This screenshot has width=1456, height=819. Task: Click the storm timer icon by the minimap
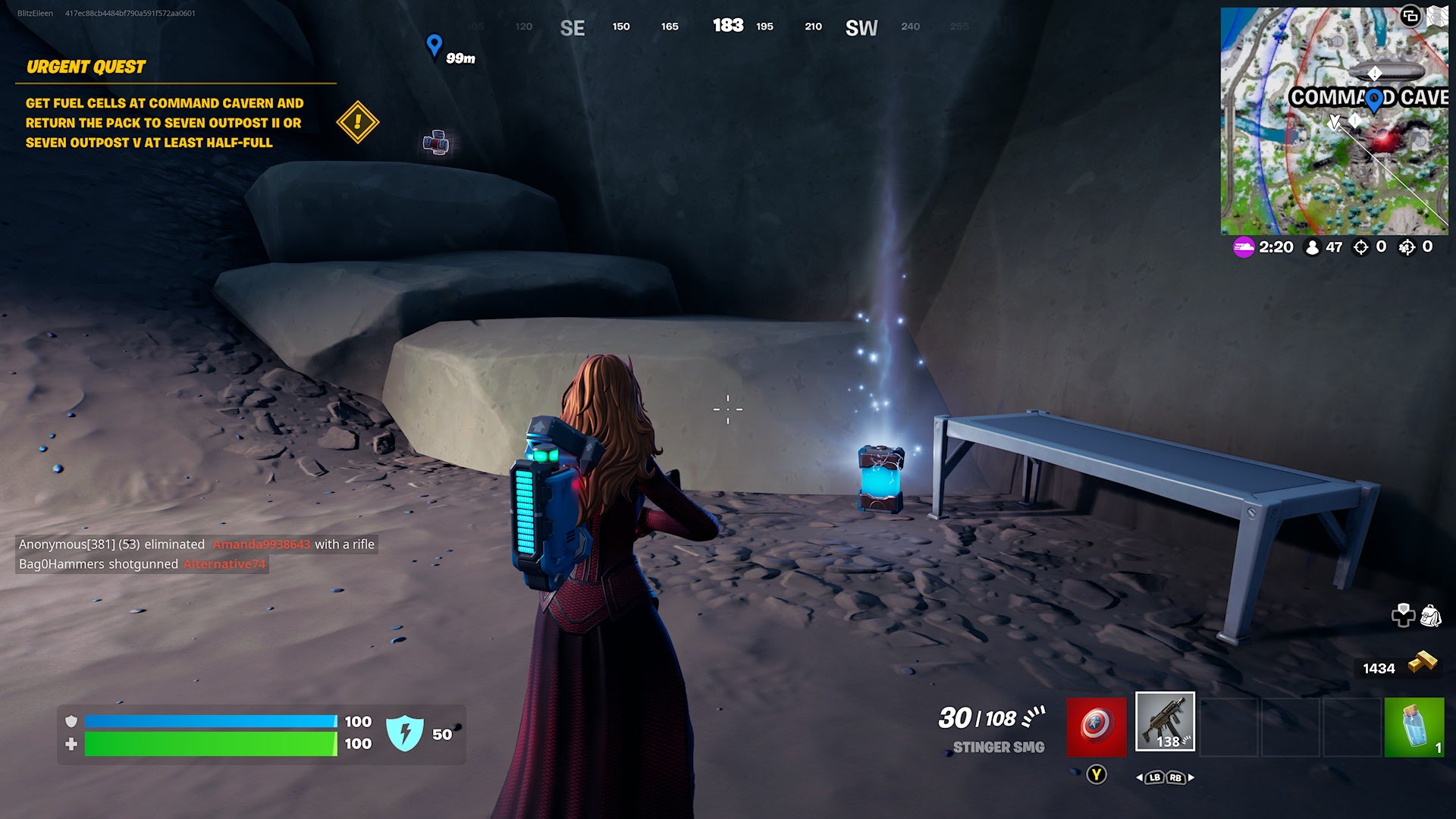point(1244,247)
